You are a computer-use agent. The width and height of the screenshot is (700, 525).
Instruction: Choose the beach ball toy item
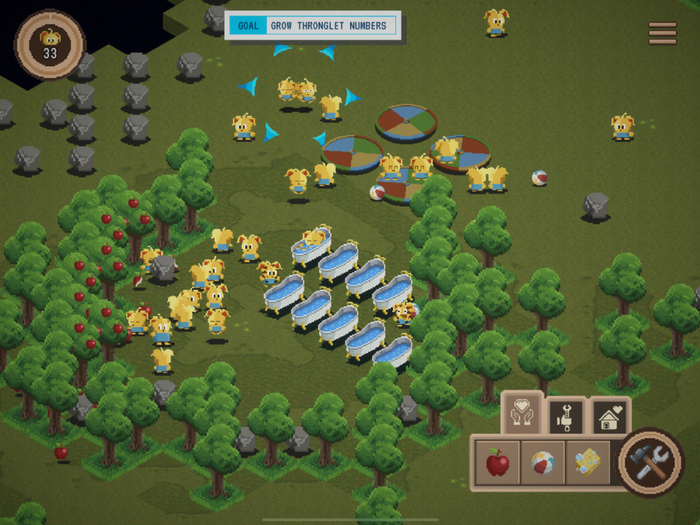(x=543, y=463)
